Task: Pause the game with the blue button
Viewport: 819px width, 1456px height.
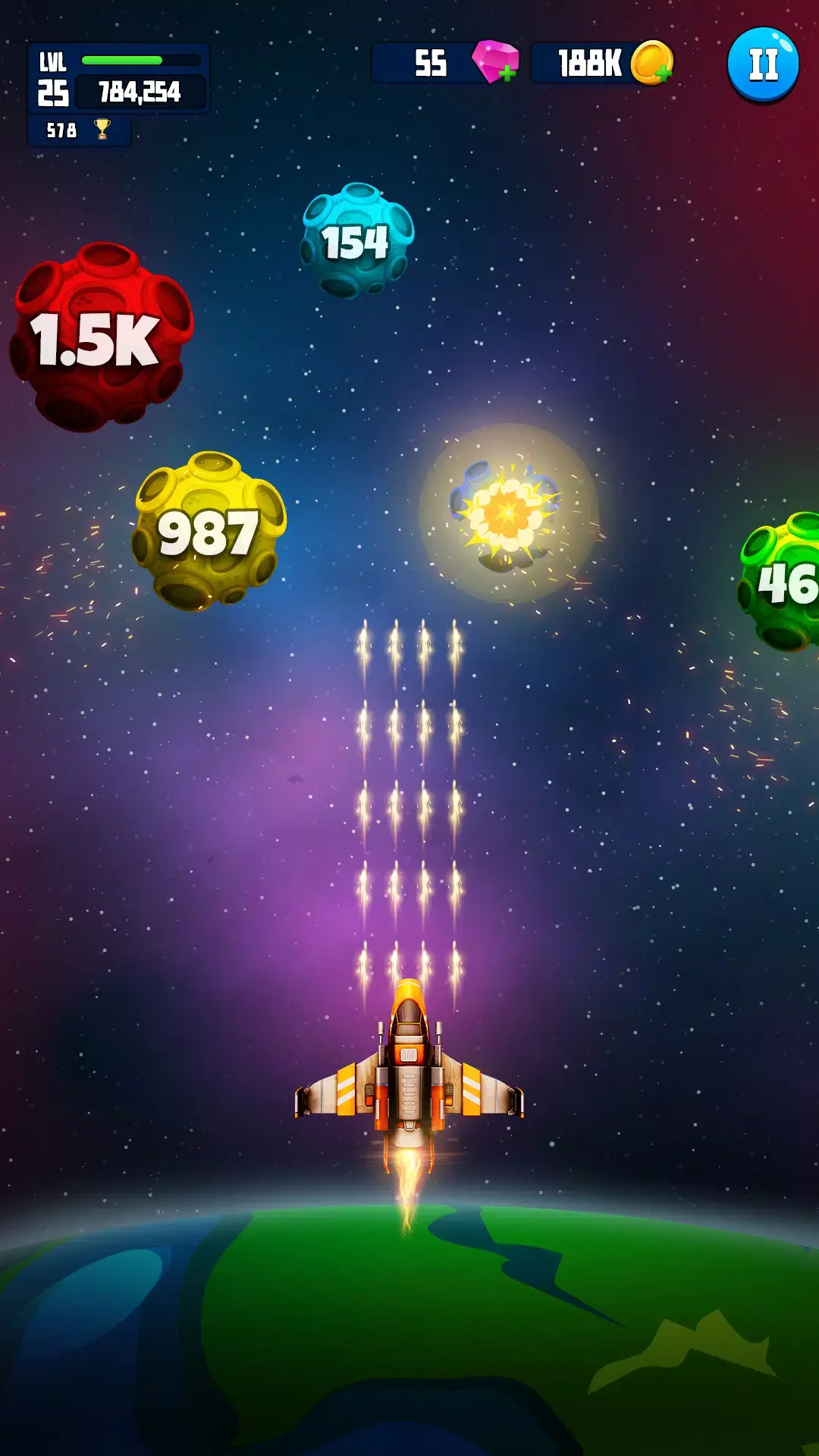Action: pyautogui.click(x=763, y=64)
